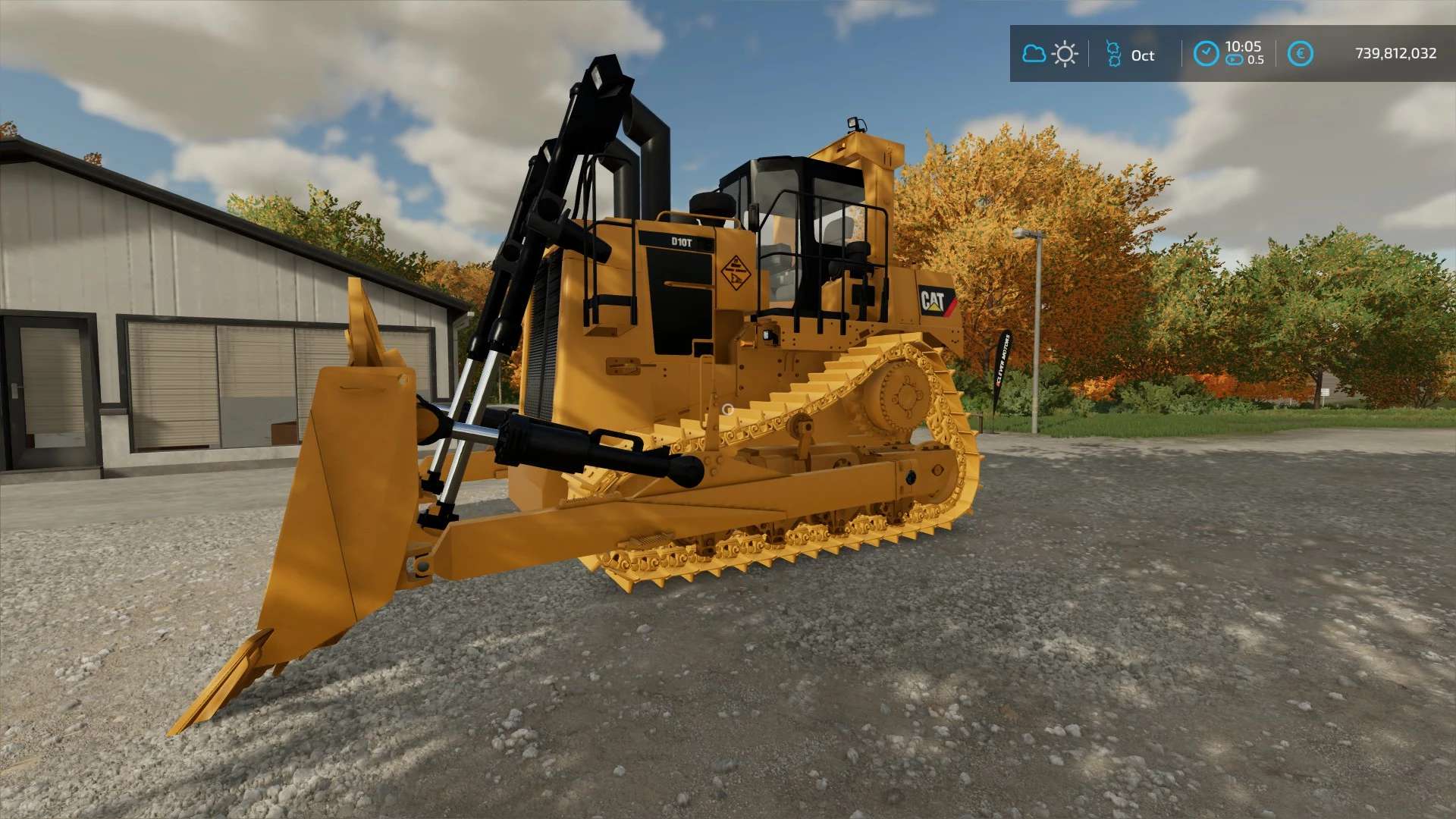Click the clock time icon
This screenshot has width=1456, height=819.
(1206, 54)
